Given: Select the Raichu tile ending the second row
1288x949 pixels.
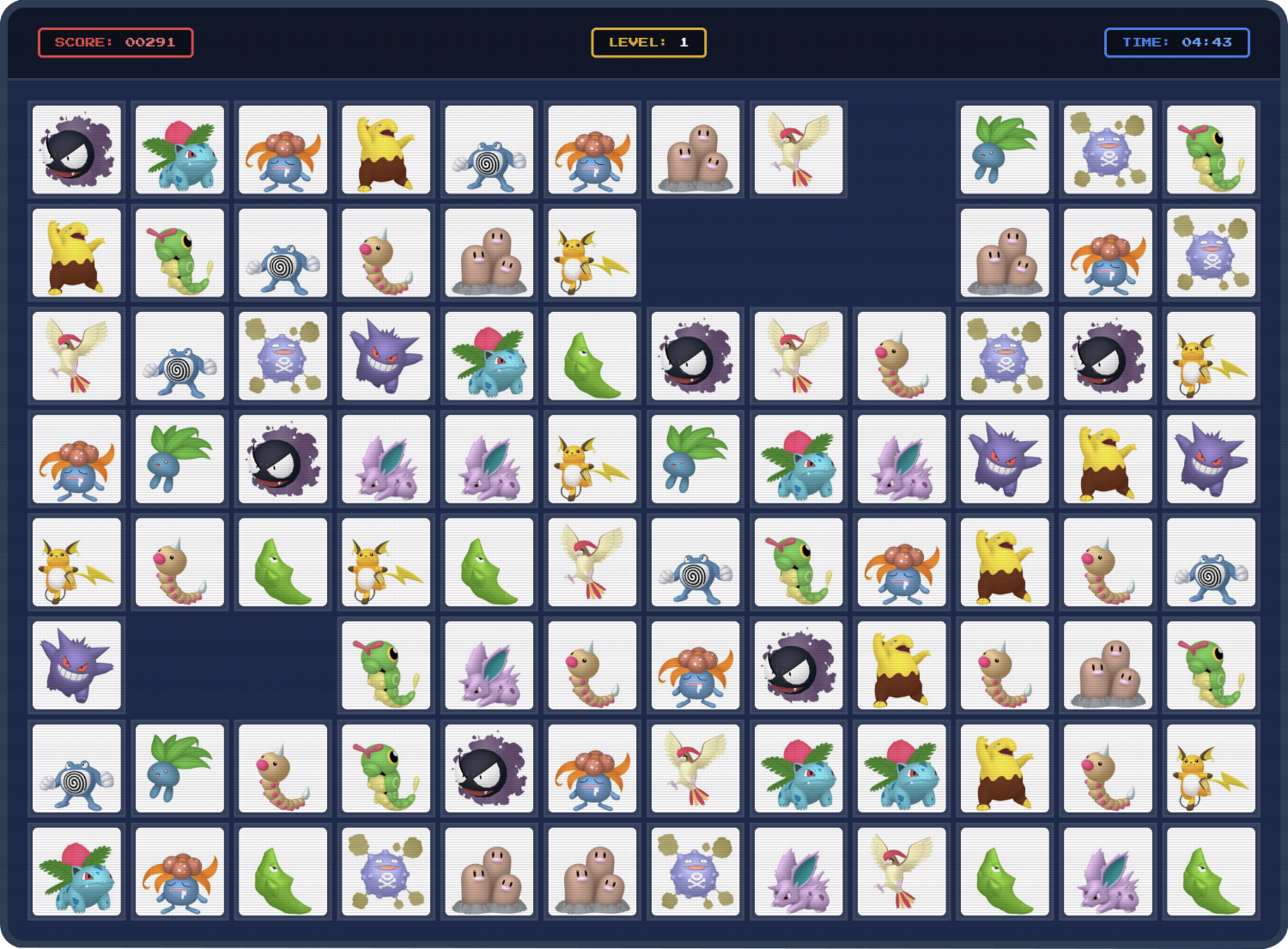Looking at the screenshot, I should [x=592, y=253].
